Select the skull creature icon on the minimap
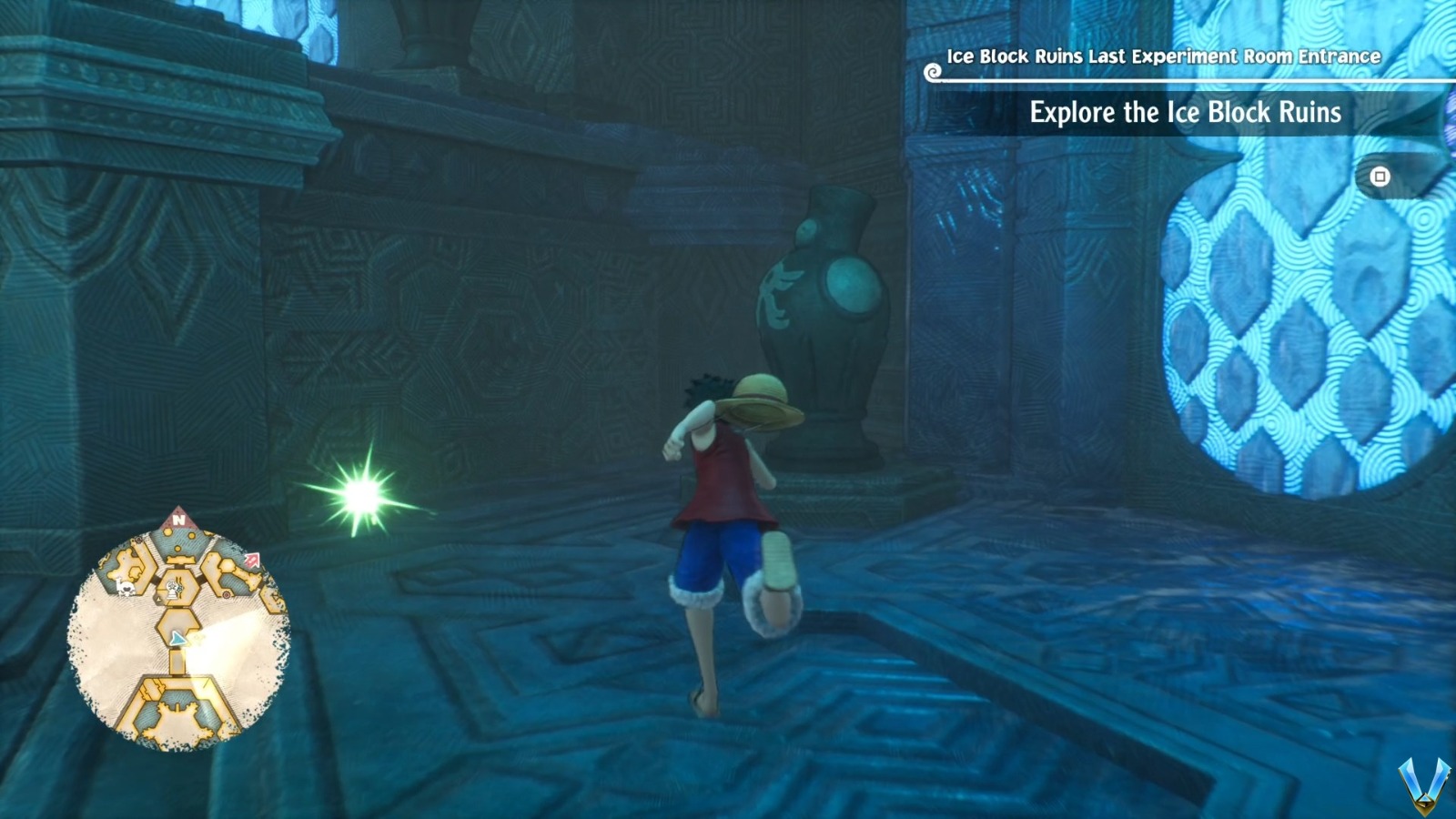Screen dimensions: 1456x819 coord(125,588)
